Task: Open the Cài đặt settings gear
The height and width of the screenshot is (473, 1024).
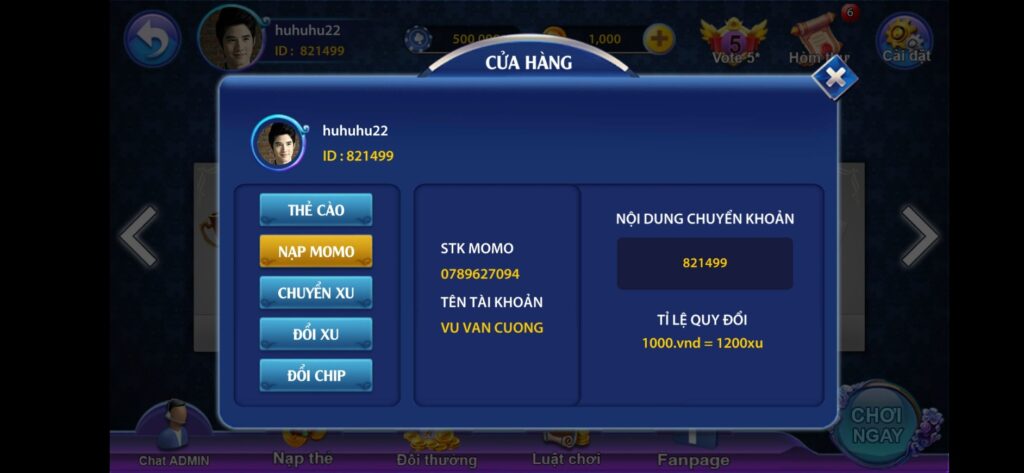Action: (905, 39)
